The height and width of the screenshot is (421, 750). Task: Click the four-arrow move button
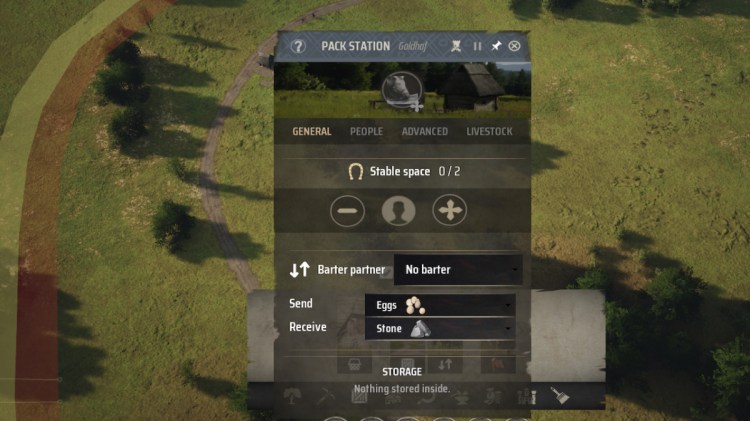pos(449,211)
